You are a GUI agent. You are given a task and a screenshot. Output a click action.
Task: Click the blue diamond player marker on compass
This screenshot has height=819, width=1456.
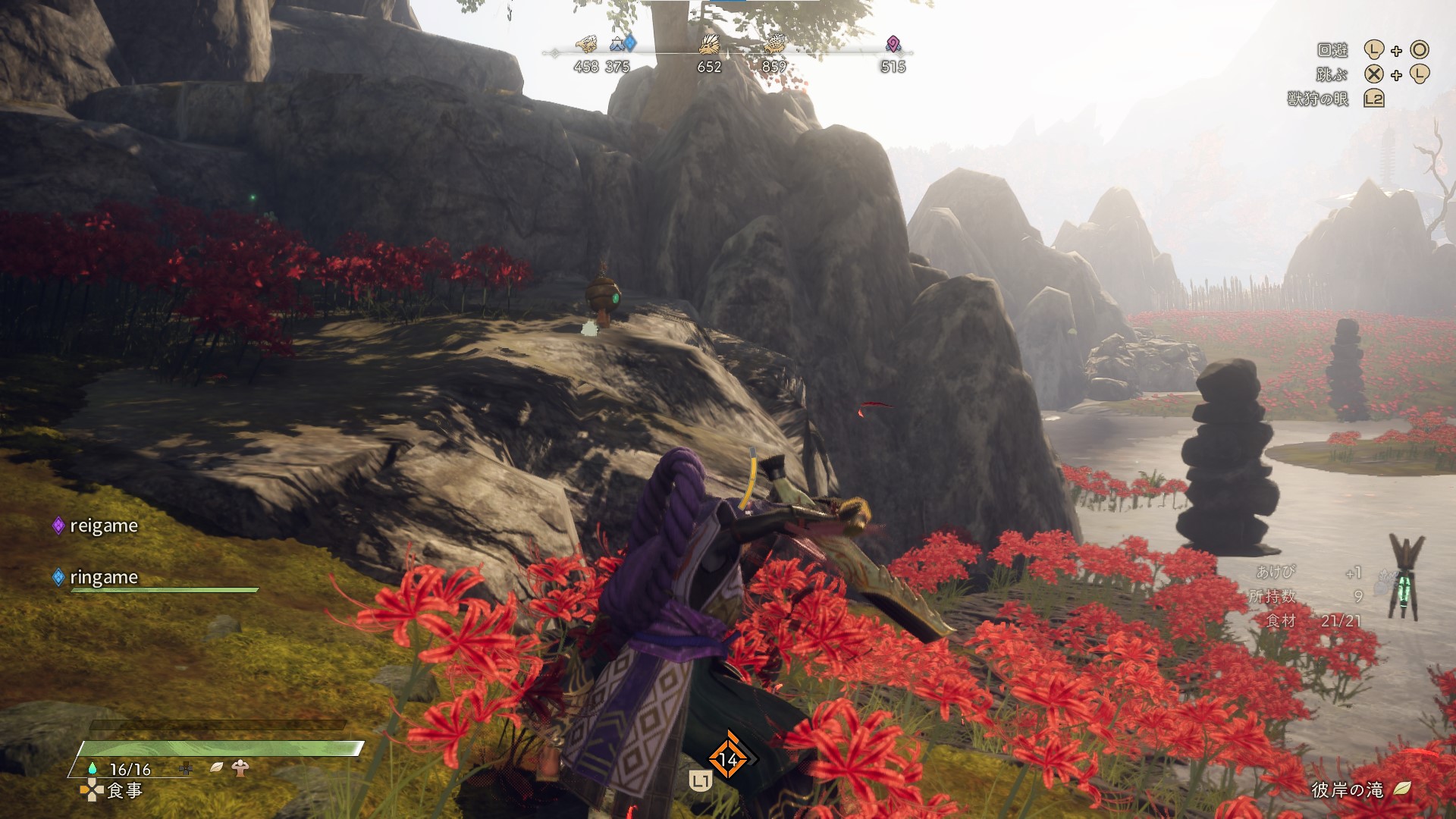pos(630,44)
